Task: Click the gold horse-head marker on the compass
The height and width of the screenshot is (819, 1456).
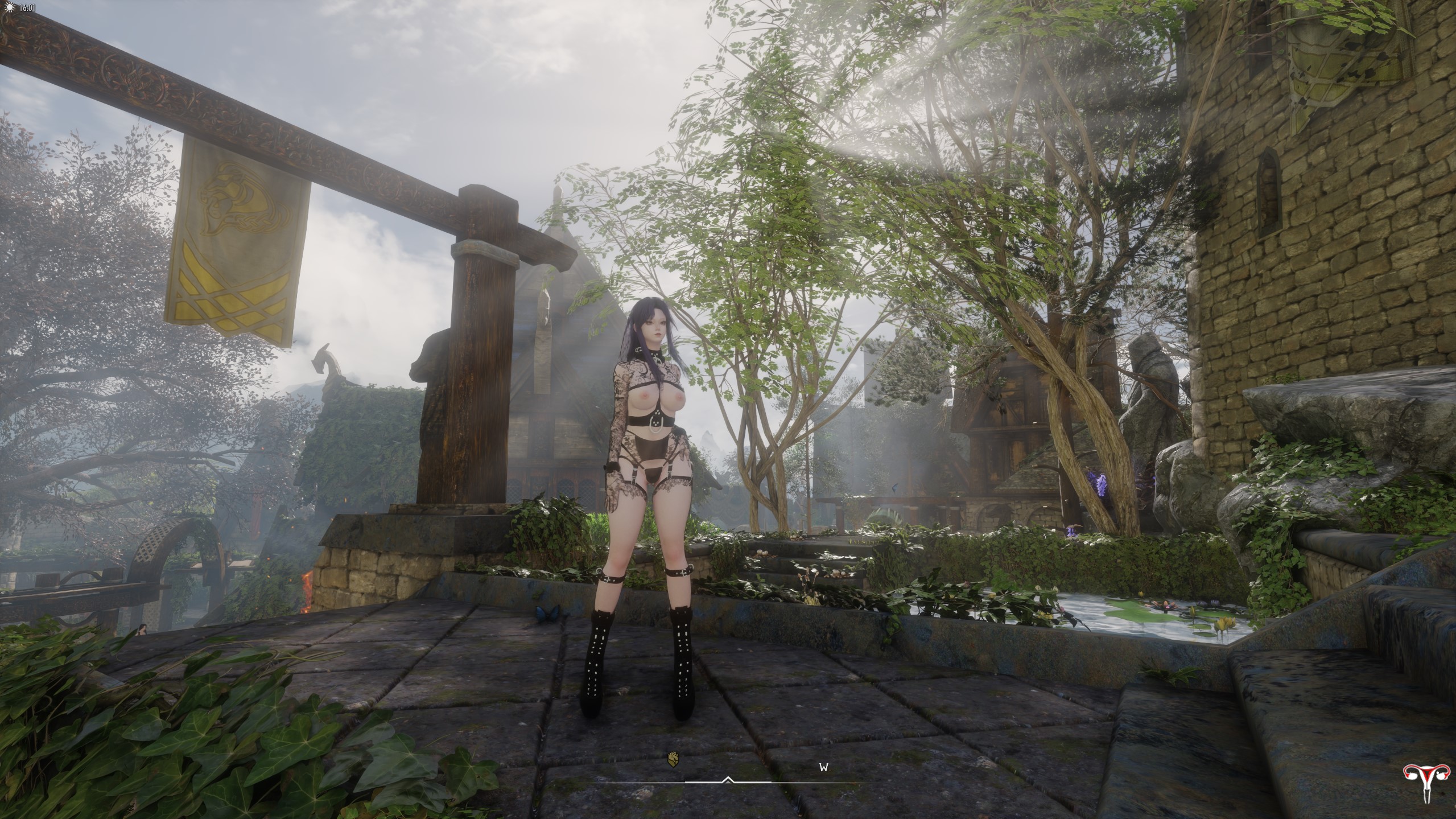Action: tap(673, 758)
